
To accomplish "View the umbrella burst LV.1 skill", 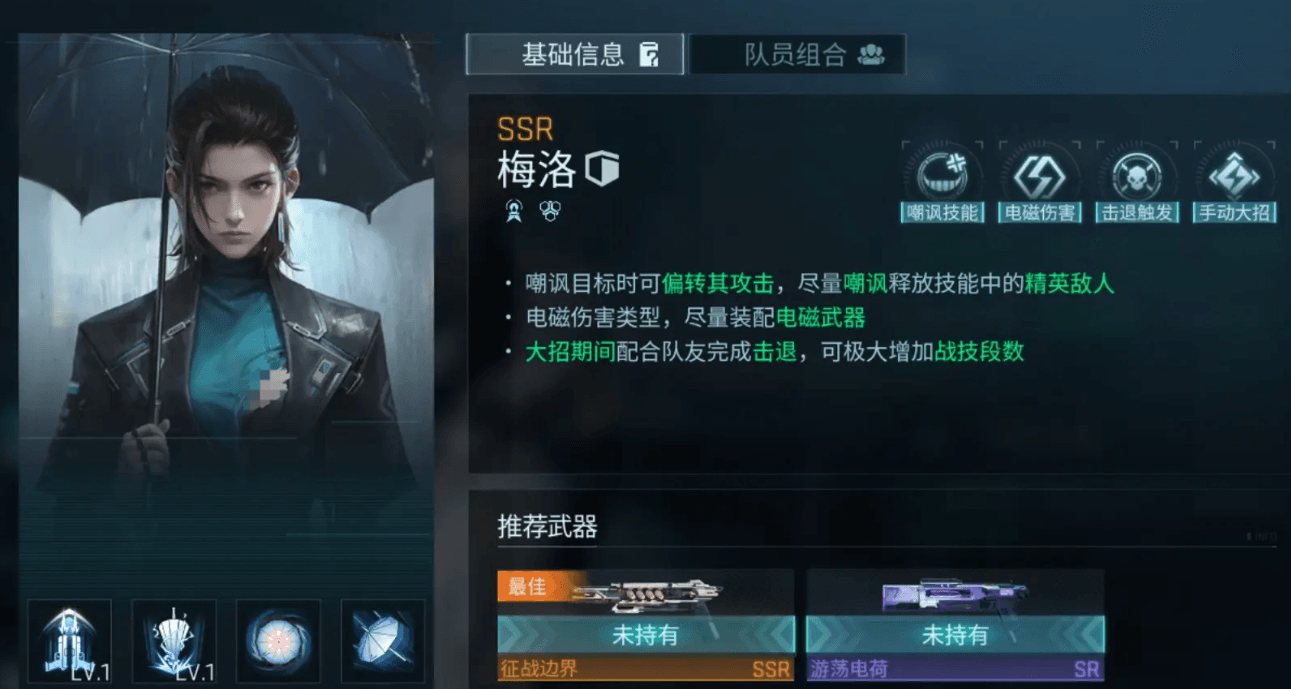I will (173, 640).
